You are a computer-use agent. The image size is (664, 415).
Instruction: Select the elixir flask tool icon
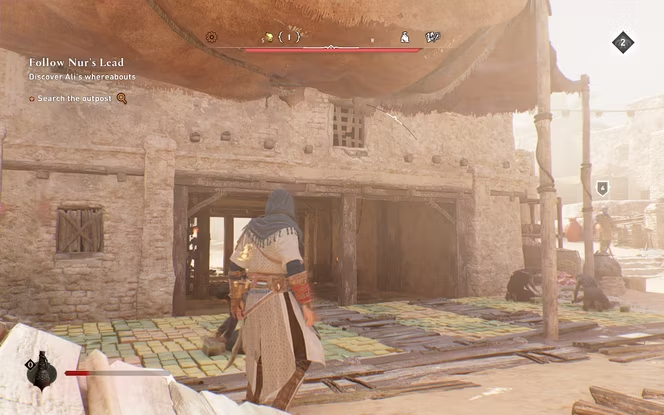coord(41,372)
